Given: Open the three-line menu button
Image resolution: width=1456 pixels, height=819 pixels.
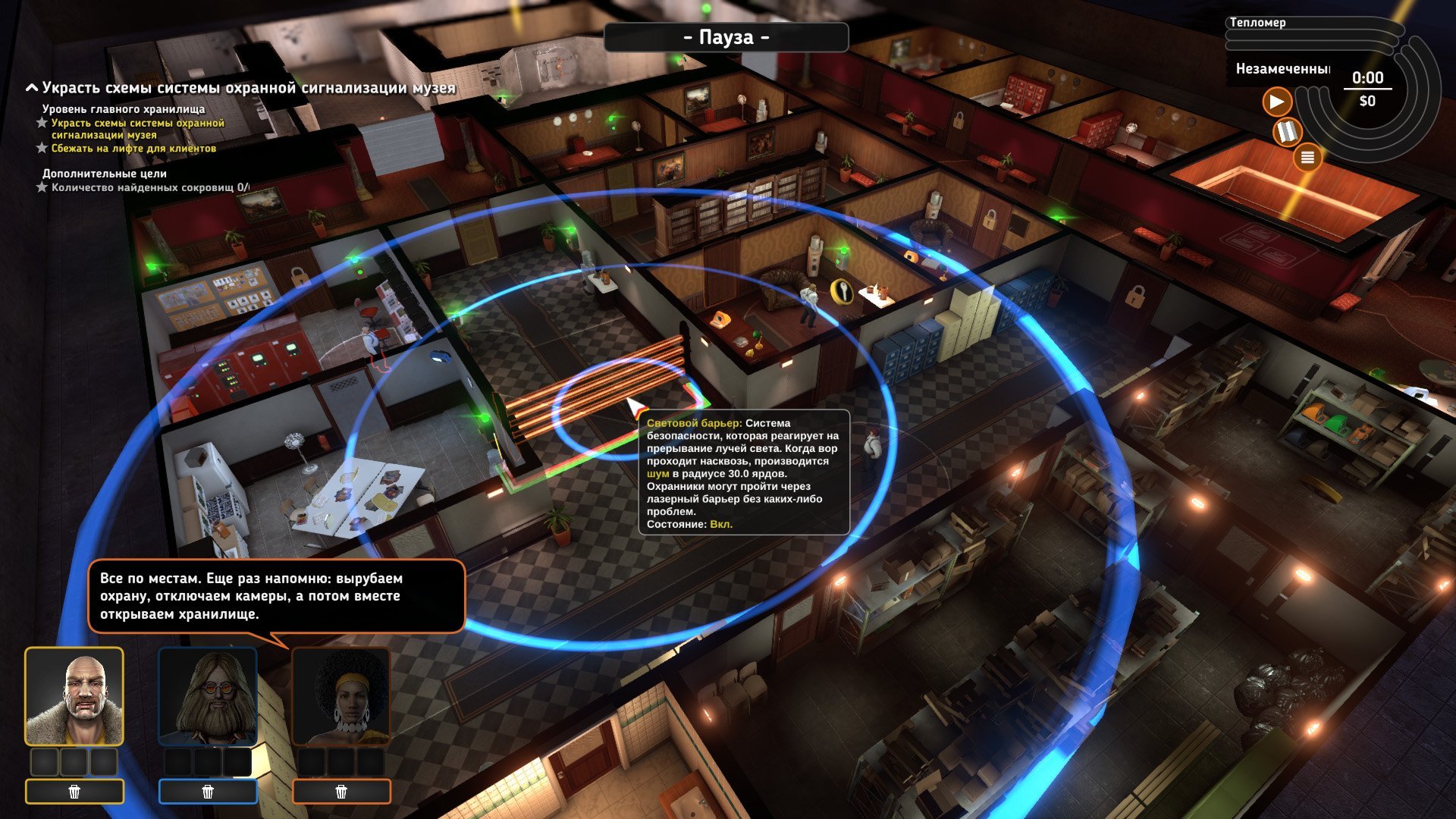Looking at the screenshot, I should point(1307,158).
